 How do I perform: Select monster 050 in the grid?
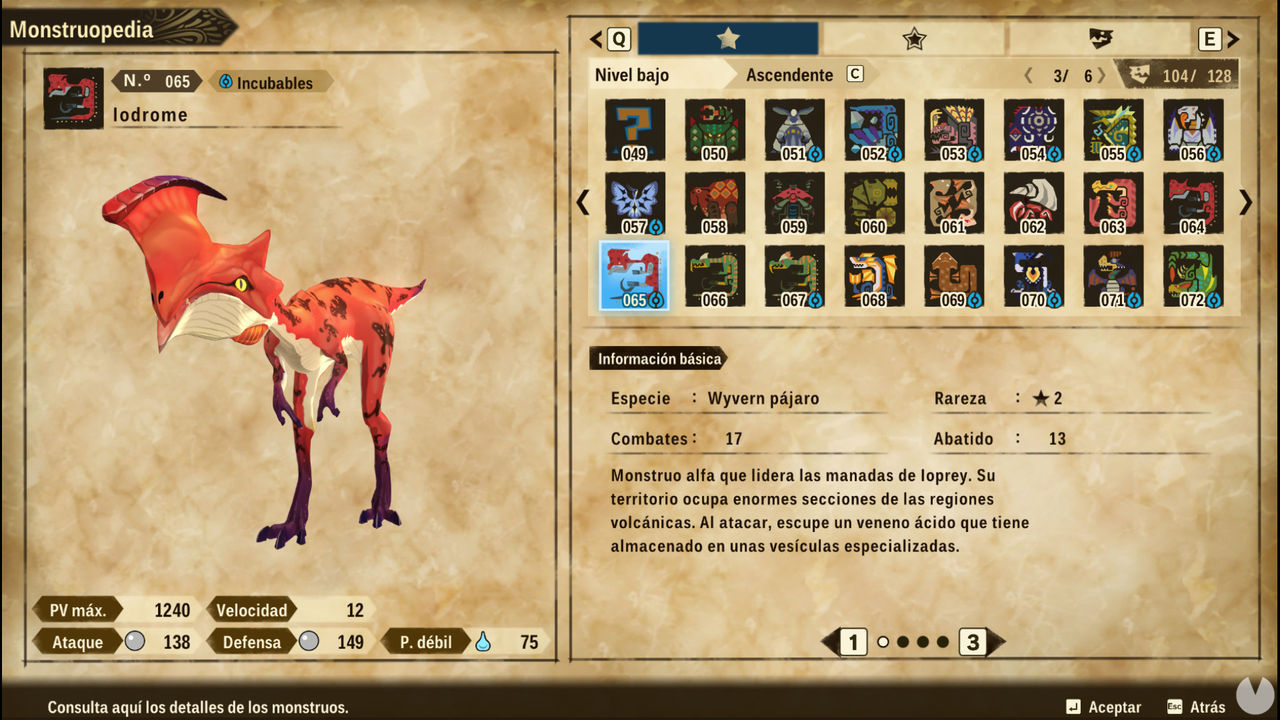[714, 129]
